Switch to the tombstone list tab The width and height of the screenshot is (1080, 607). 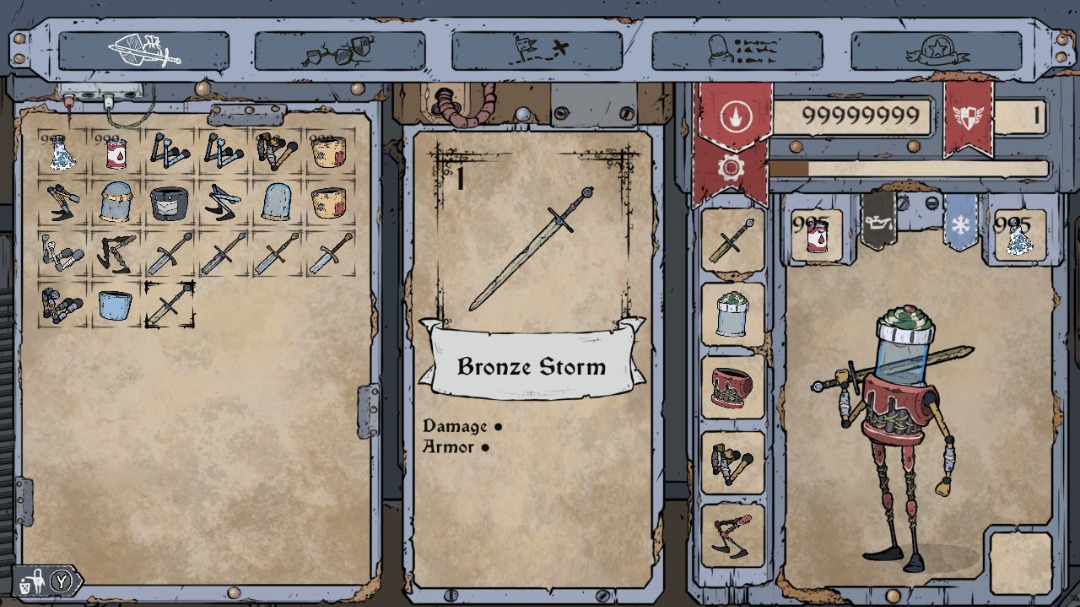pos(737,50)
